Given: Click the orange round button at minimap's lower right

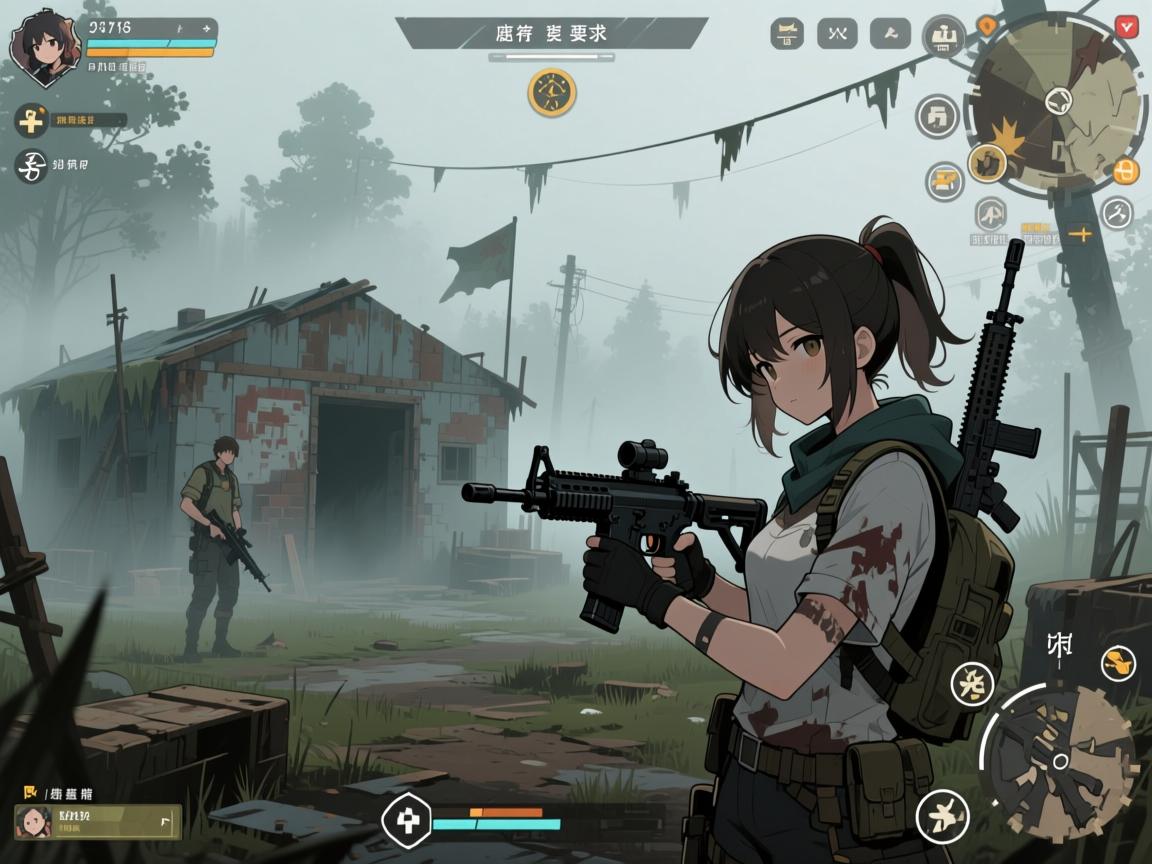Looking at the screenshot, I should [x=1126, y=171].
